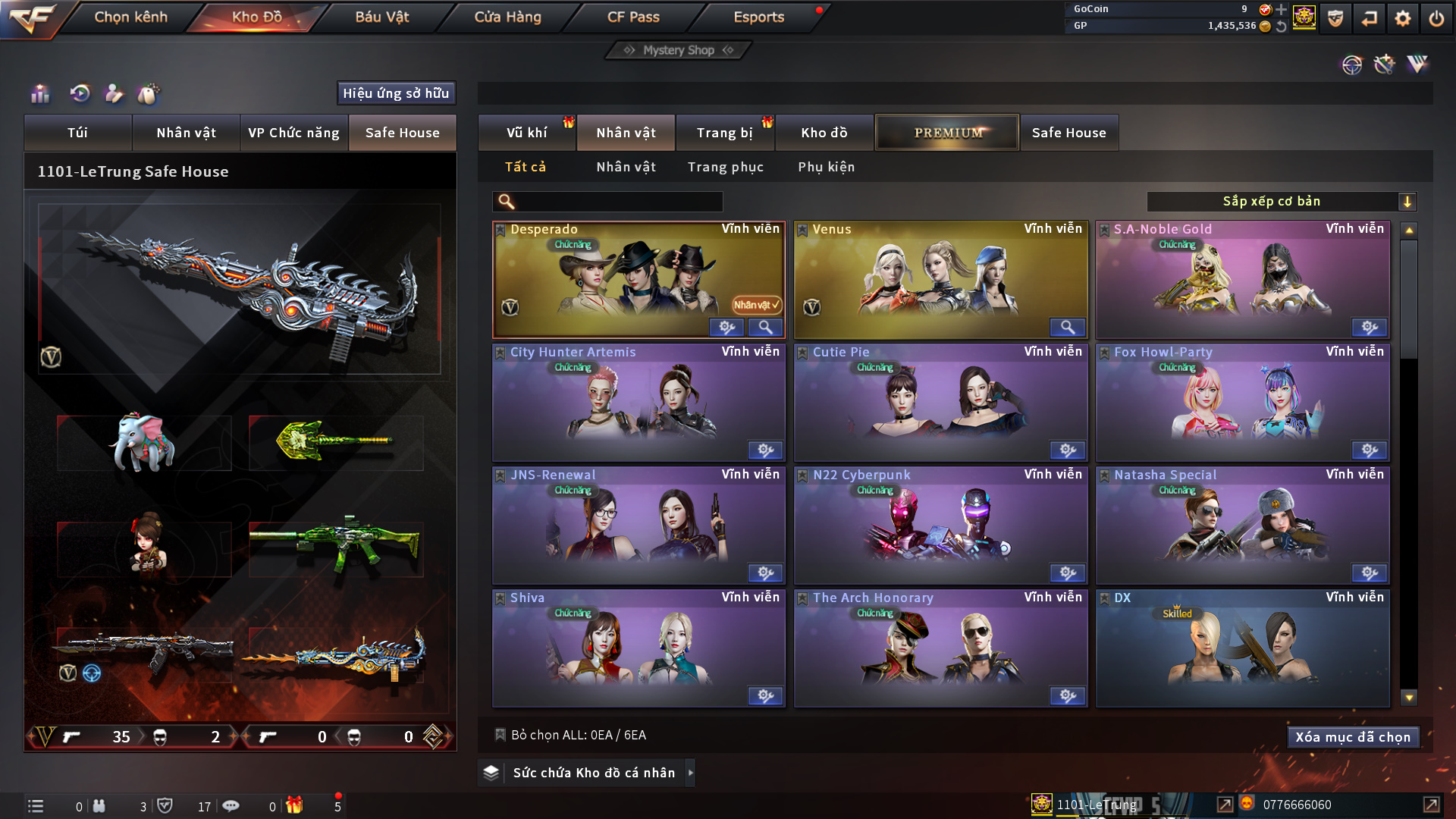Viewport: 1456px width, 819px height.
Task: Switch to the Vũ khí tab
Action: (x=526, y=133)
